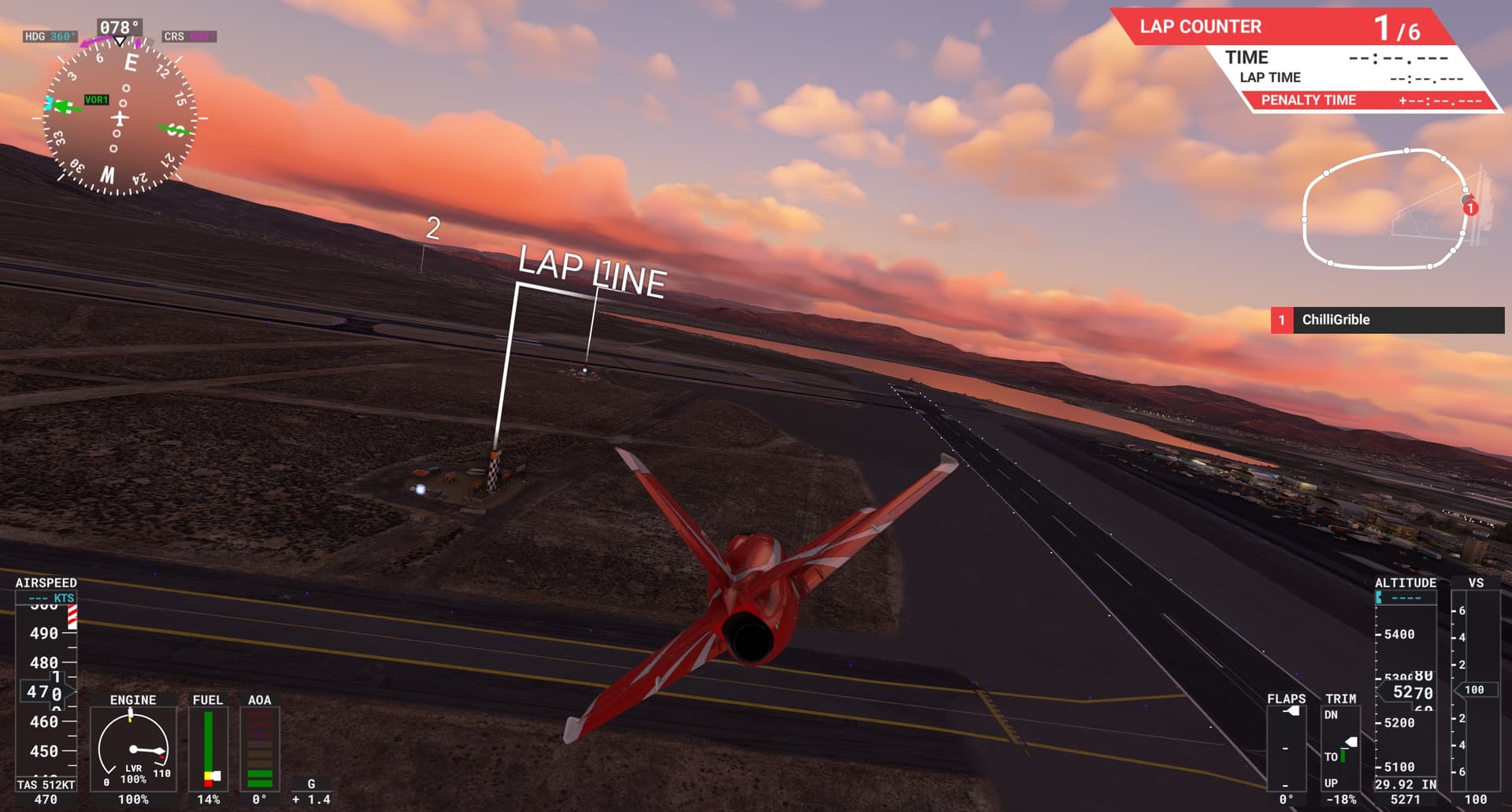This screenshot has width=1512, height=812.
Task: Click the aircraft symbol at the compass center
Action: pos(119,118)
